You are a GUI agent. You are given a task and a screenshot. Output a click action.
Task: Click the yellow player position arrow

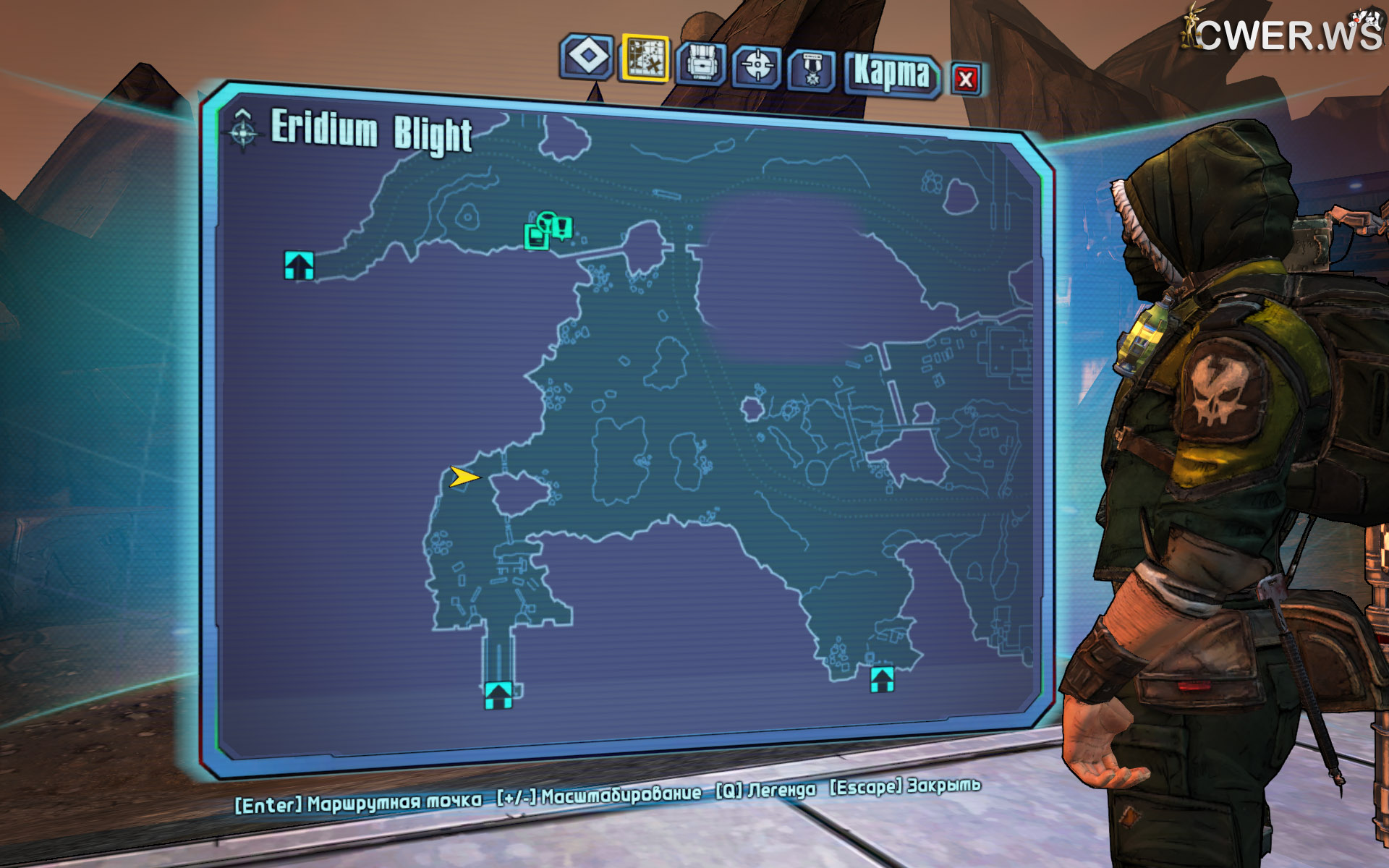(464, 477)
